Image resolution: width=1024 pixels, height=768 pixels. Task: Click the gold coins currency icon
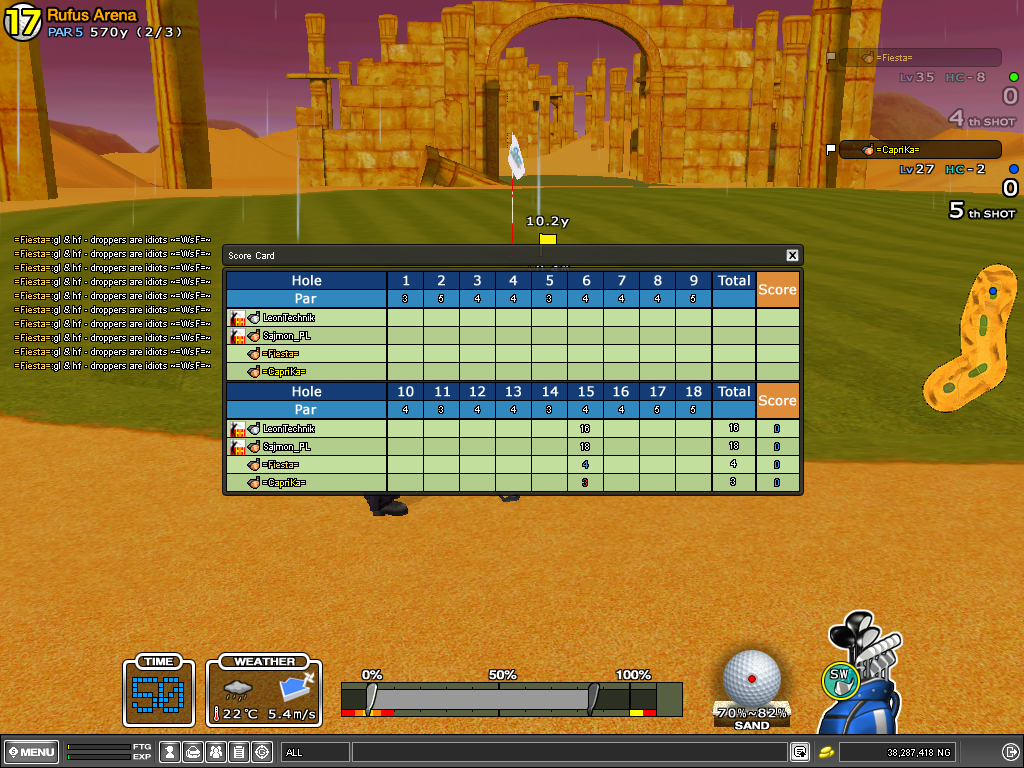(827, 752)
